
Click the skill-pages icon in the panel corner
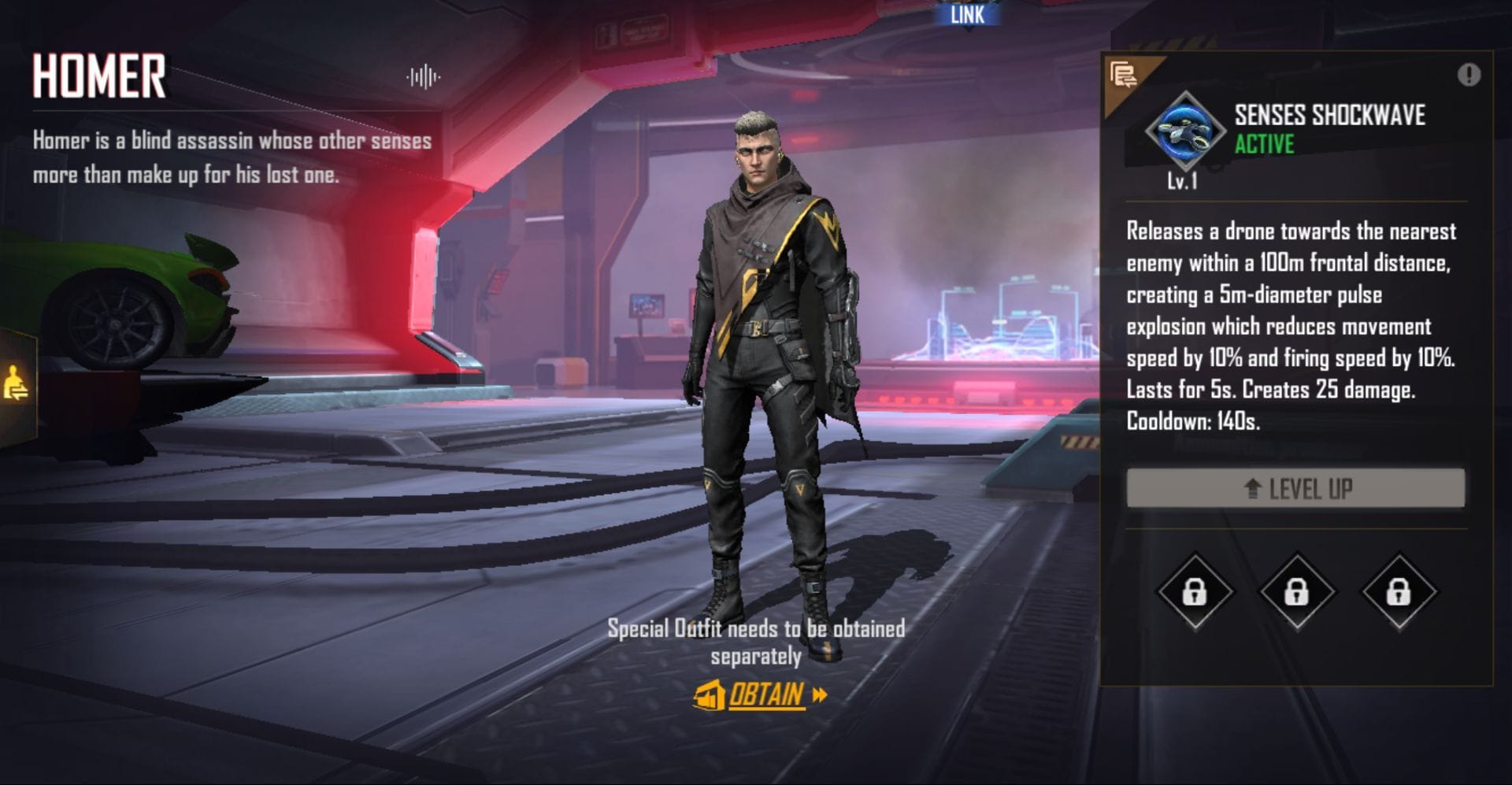coord(1125,75)
